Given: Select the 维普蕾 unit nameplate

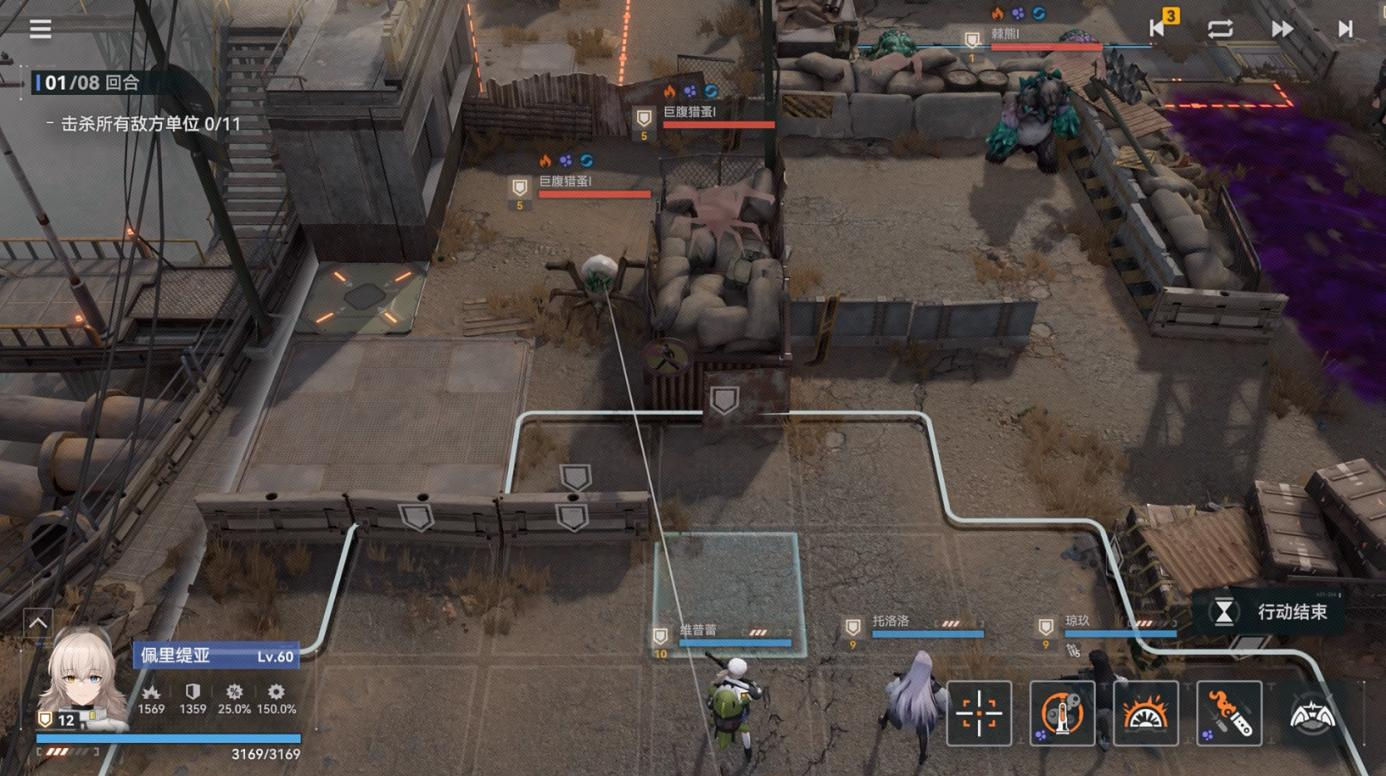Looking at the screenshot, I should pyautogui.click(x=722, y=634).
